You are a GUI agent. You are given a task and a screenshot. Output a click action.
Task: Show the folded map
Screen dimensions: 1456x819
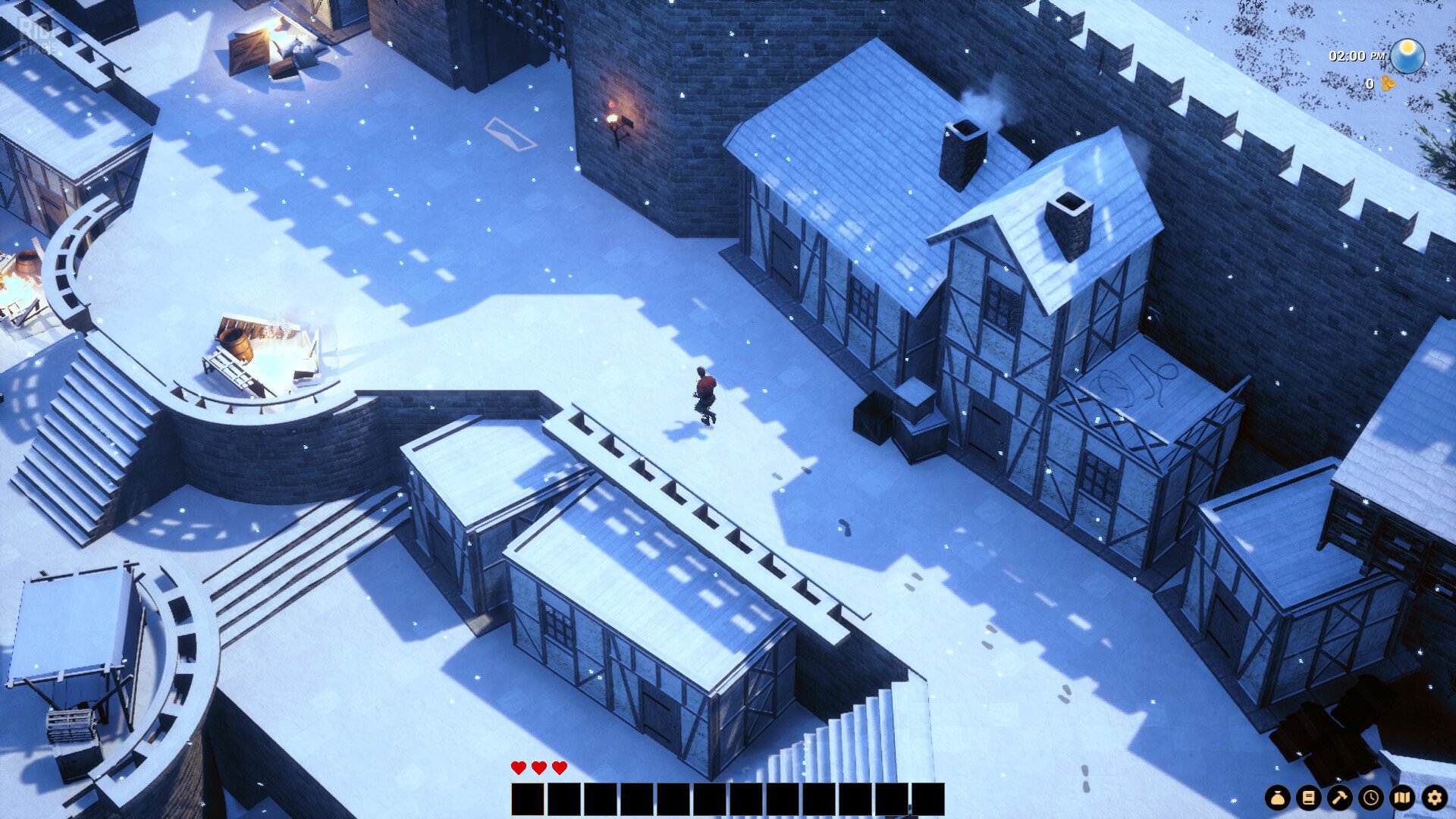[x=1402, y=798]
